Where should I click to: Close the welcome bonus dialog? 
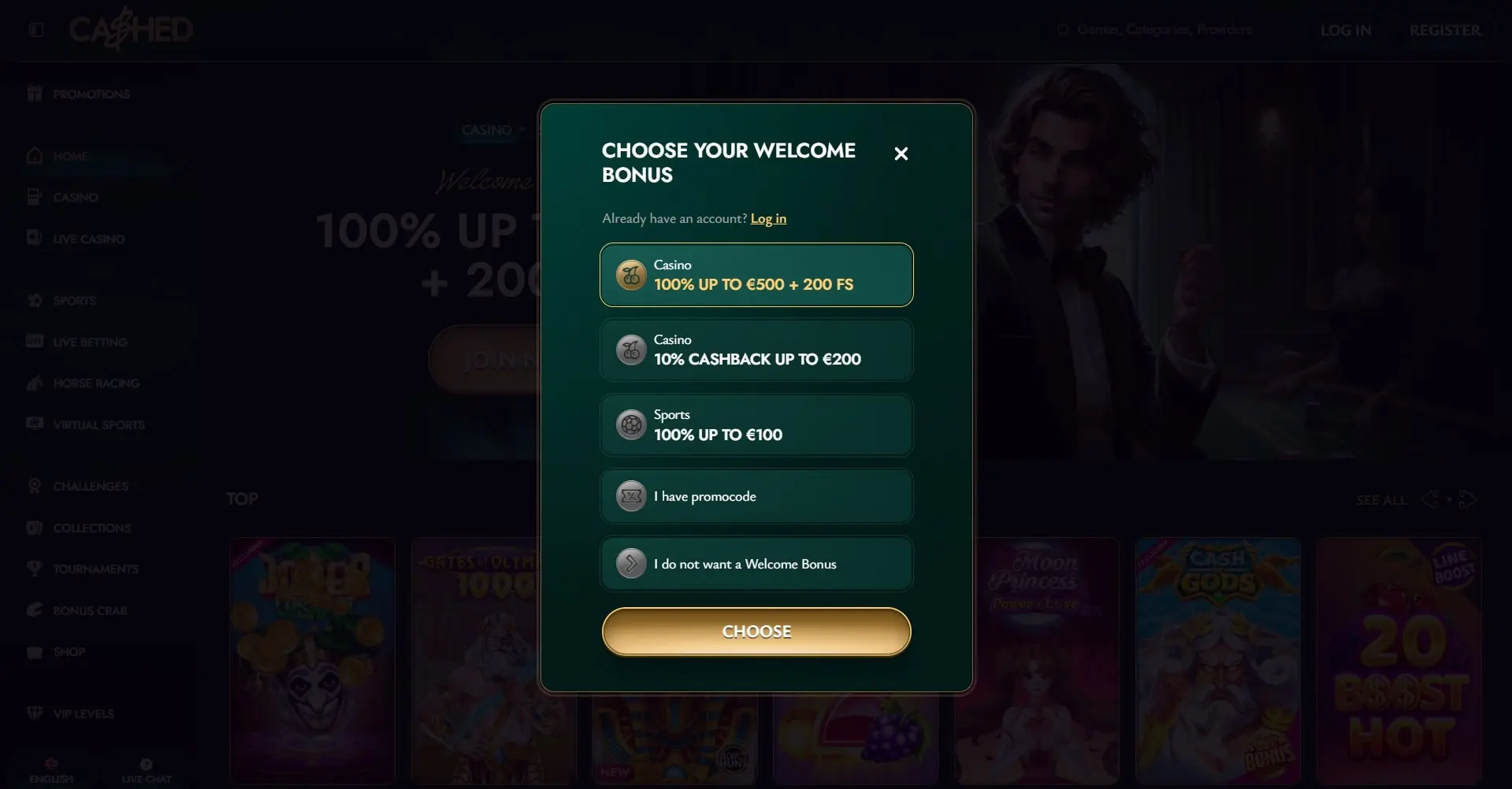point(901,154)
